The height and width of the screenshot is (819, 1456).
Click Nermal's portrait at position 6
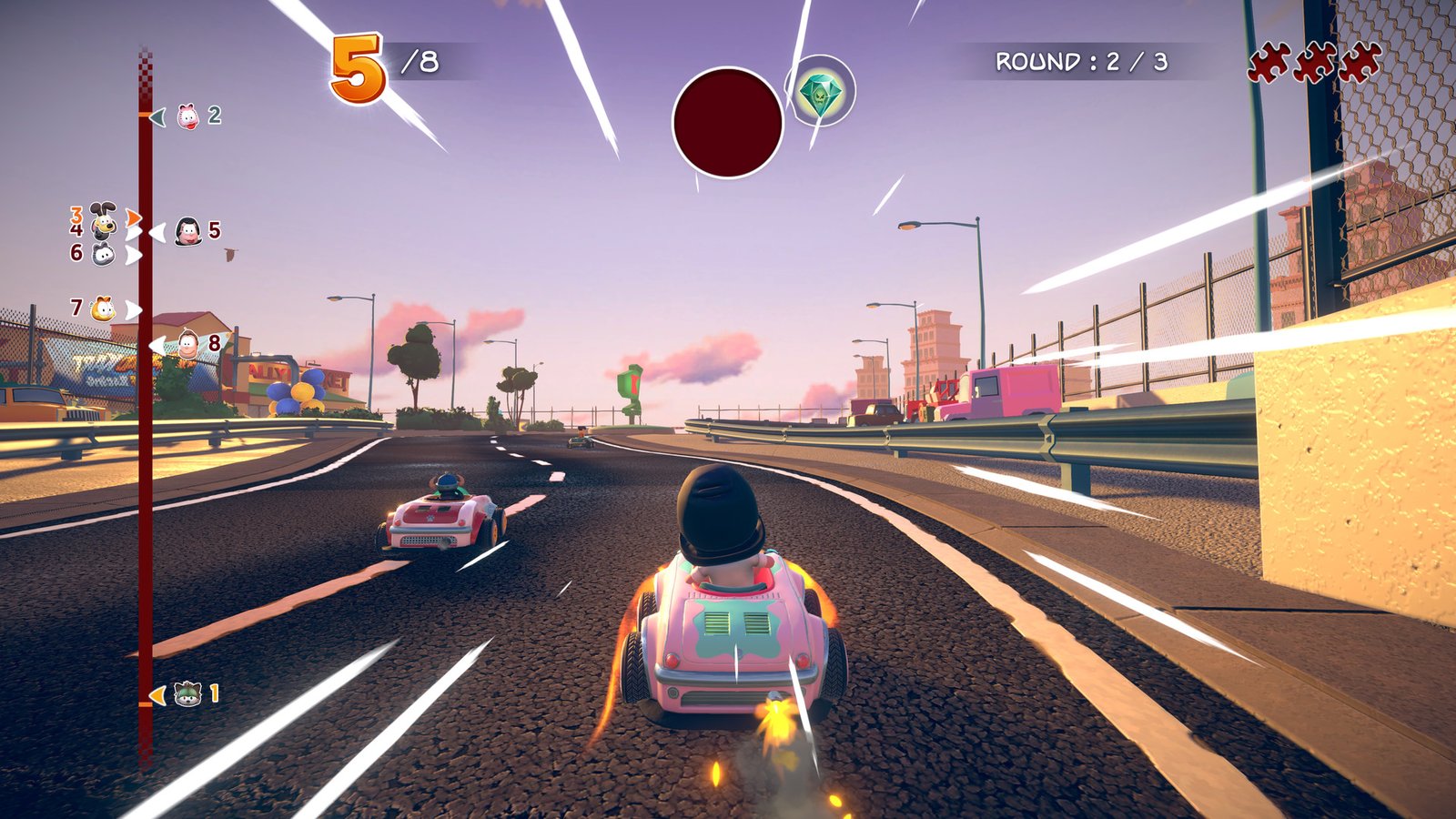pyautogui.click(x=103, y=252)
